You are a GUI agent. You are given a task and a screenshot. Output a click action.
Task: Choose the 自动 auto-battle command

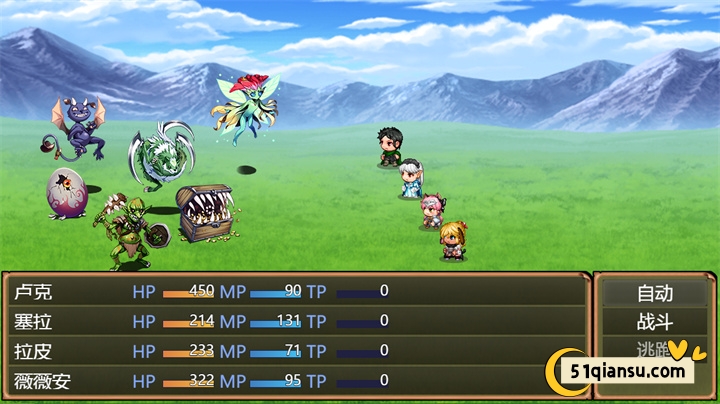coord(655,293)
